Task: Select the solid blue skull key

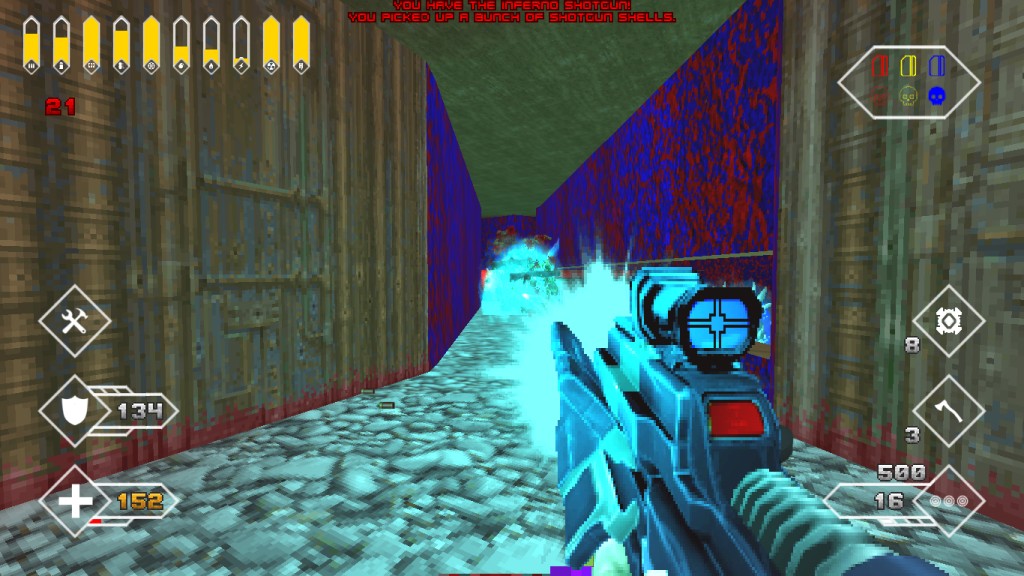Action: pyautogui.click(x=936, y=97)
